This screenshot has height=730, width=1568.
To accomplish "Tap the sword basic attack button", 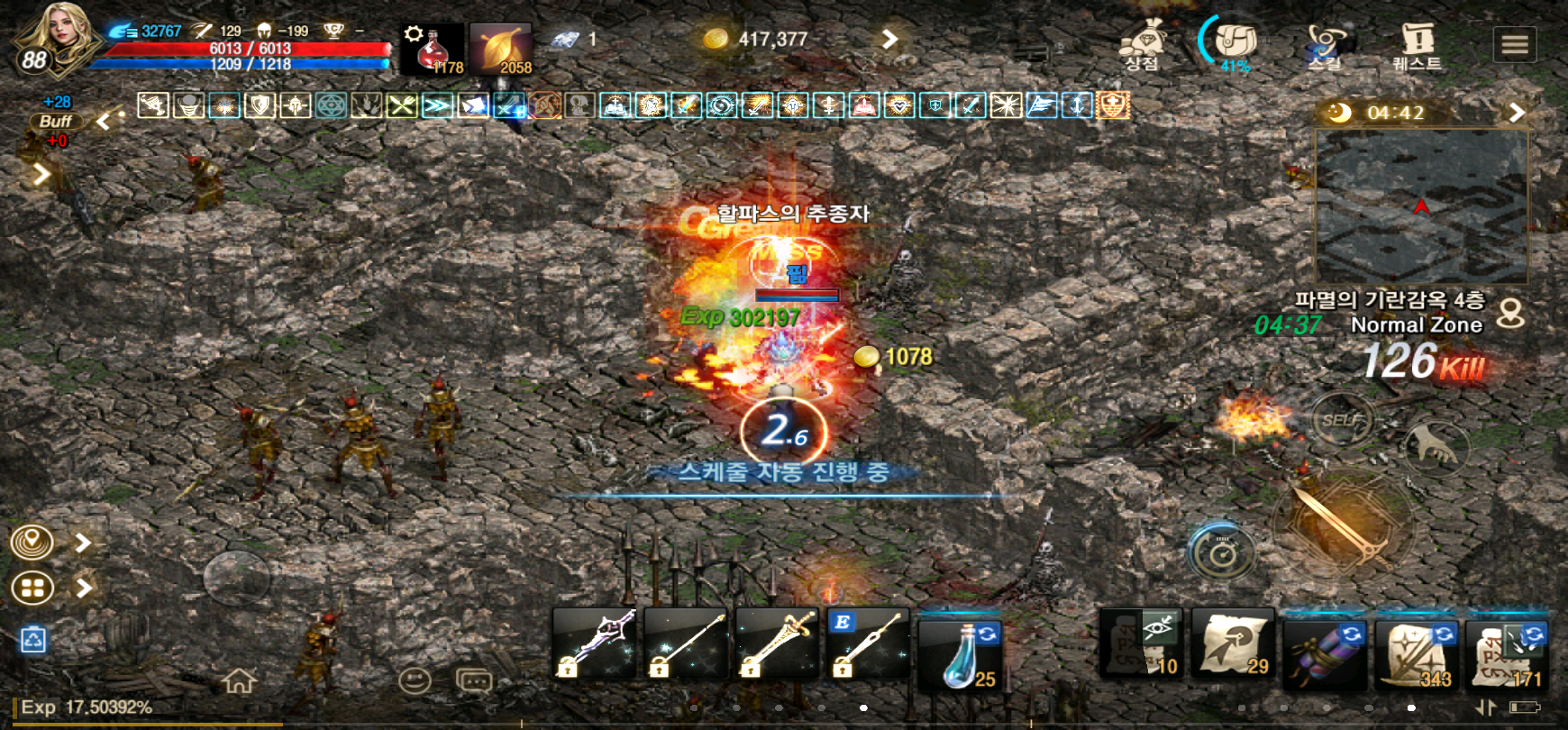I will (x=1340, y=525).
